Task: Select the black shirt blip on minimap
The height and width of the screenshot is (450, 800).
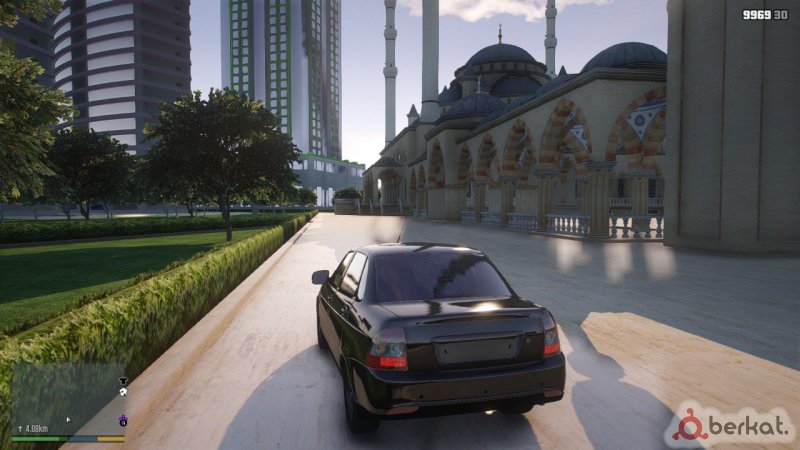Action: [x=123, y=381]
